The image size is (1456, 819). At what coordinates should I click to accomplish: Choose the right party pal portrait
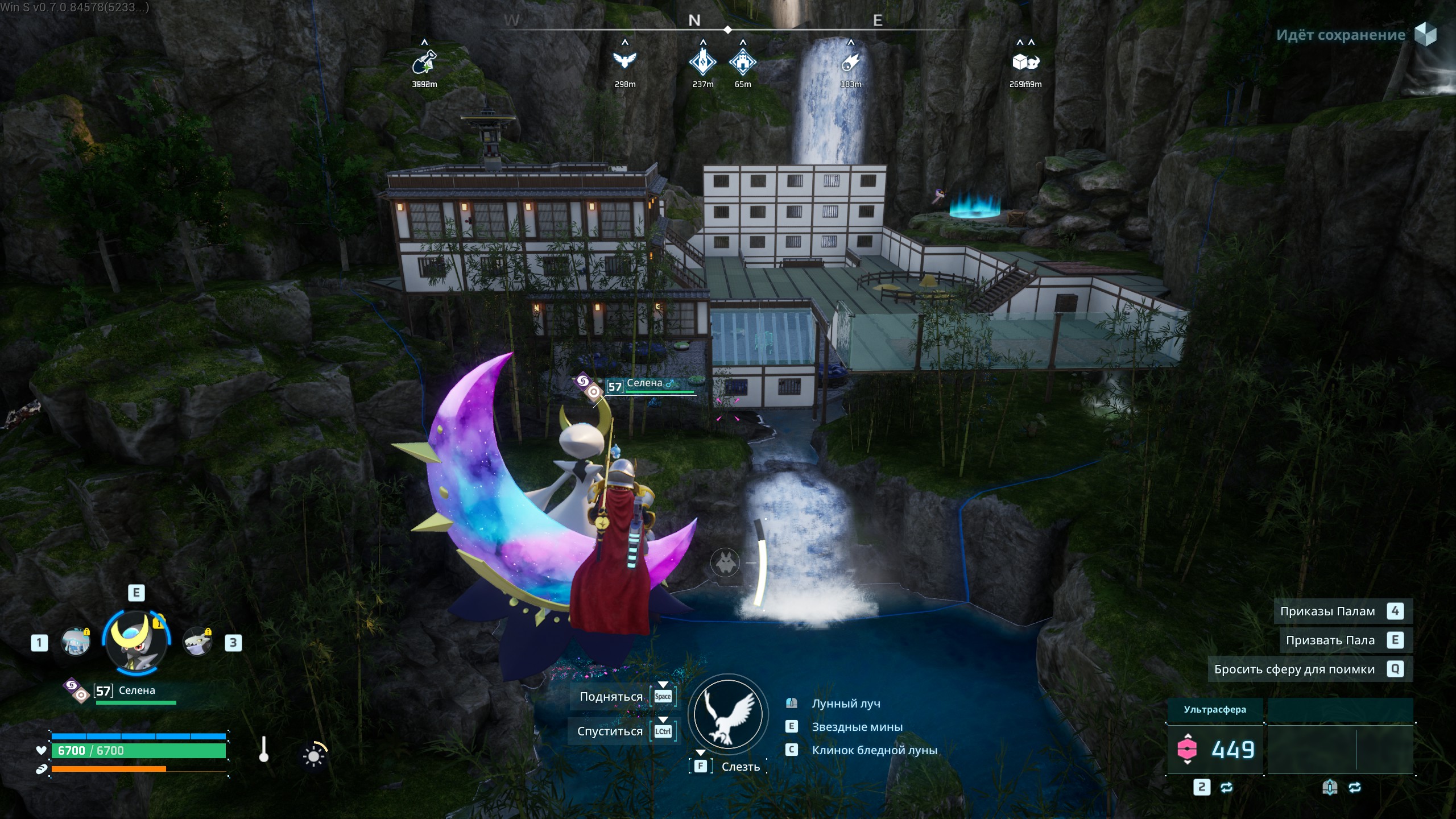[x=197, y=643]
